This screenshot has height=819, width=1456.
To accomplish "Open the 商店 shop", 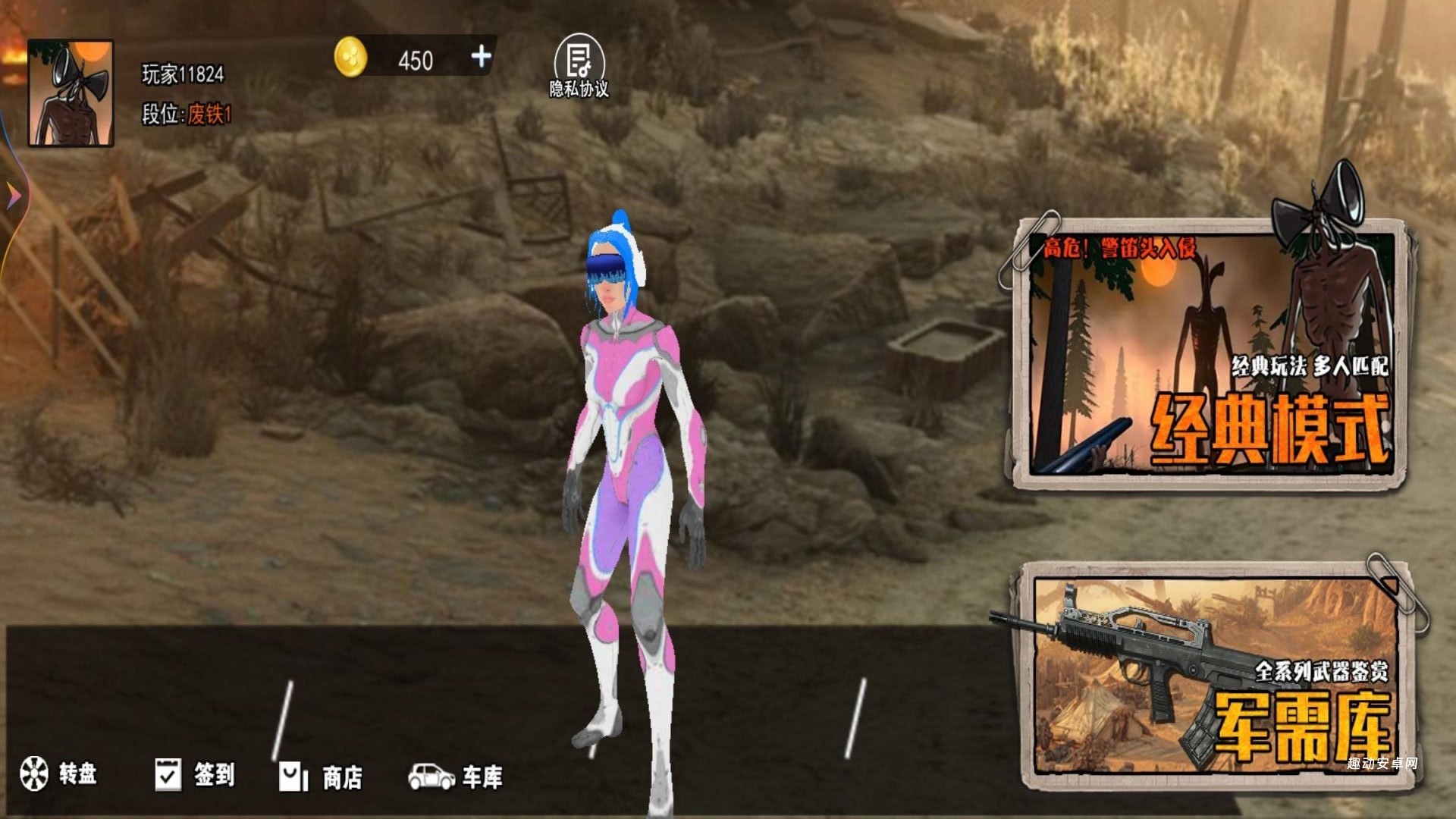I will point(320,777).
